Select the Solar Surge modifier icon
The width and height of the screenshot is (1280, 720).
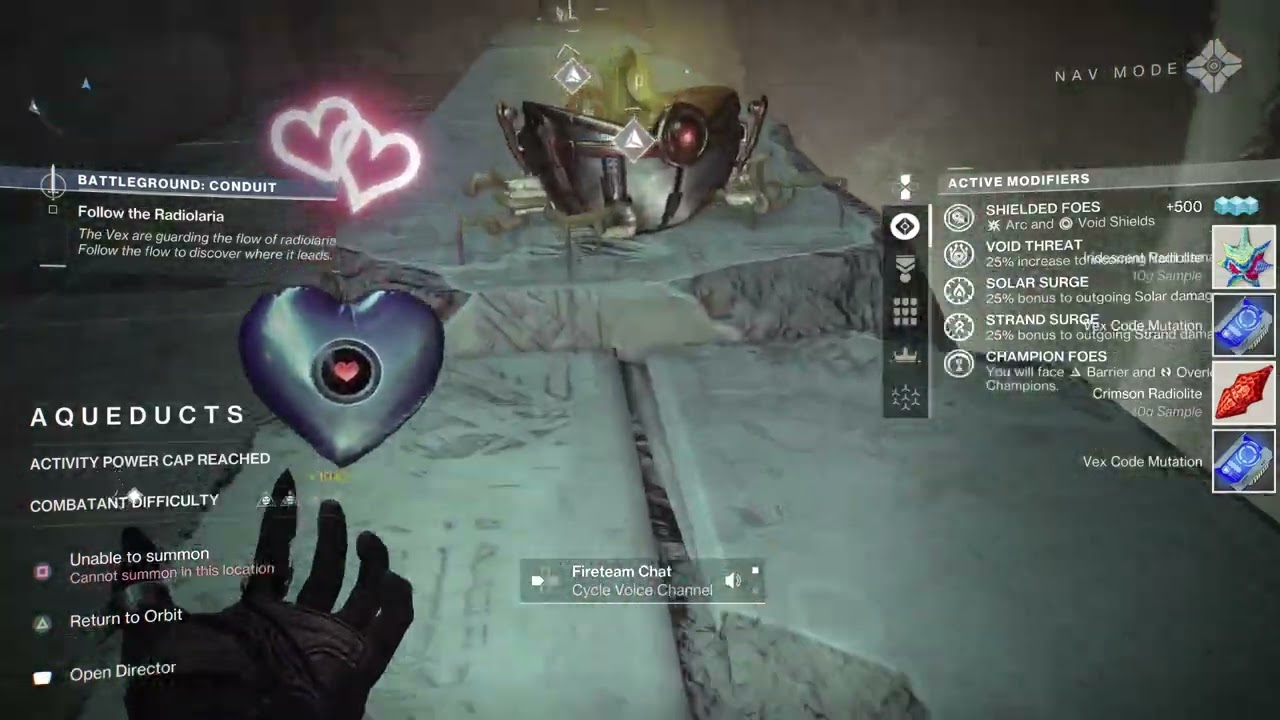point(959,290)
